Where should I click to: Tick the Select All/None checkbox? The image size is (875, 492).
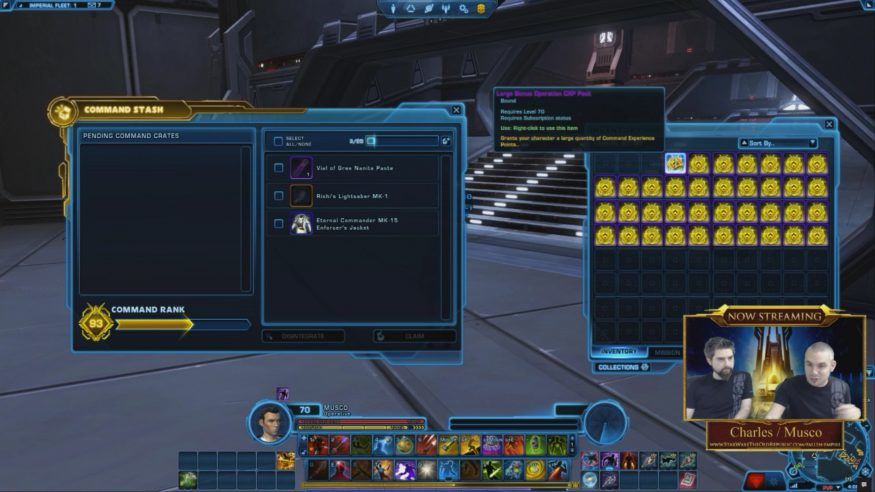click(x=278, y=141)
